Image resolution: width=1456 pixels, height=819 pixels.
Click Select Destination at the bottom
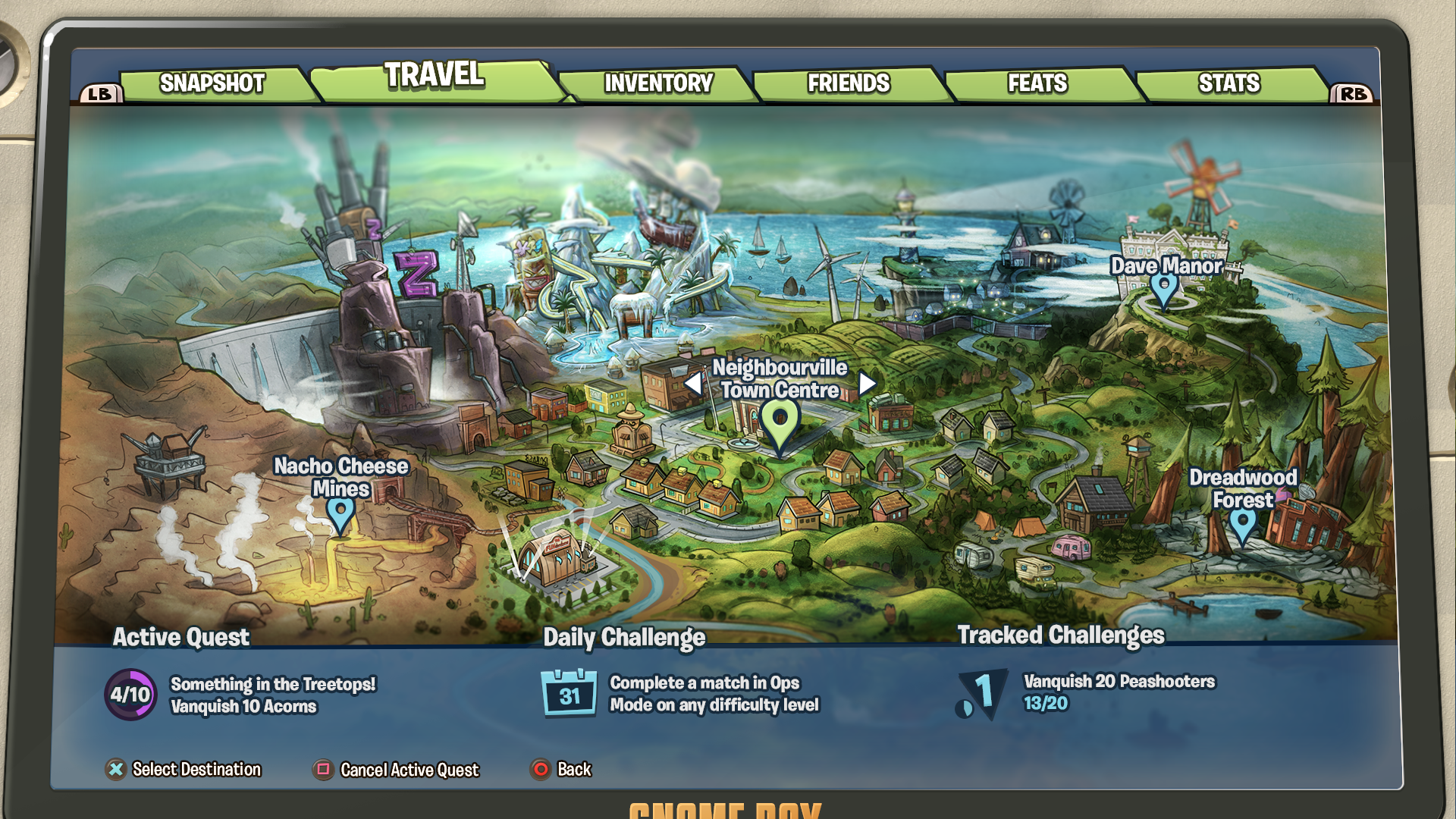tap(184, 770)
